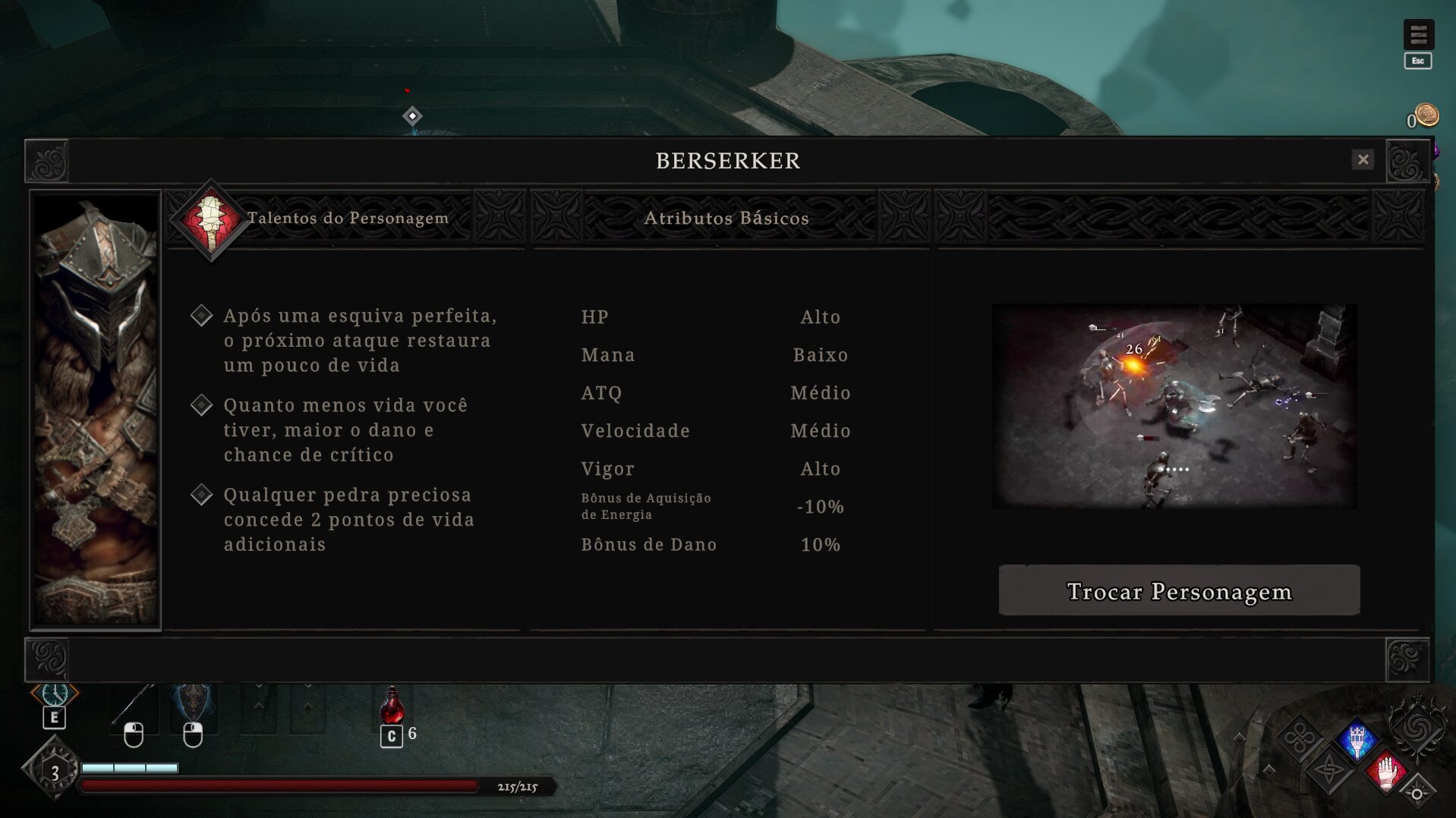The height and width of the screenshot is (818, 1456).
Task: Click the Trocar Personagem button
Action: 1179,590
